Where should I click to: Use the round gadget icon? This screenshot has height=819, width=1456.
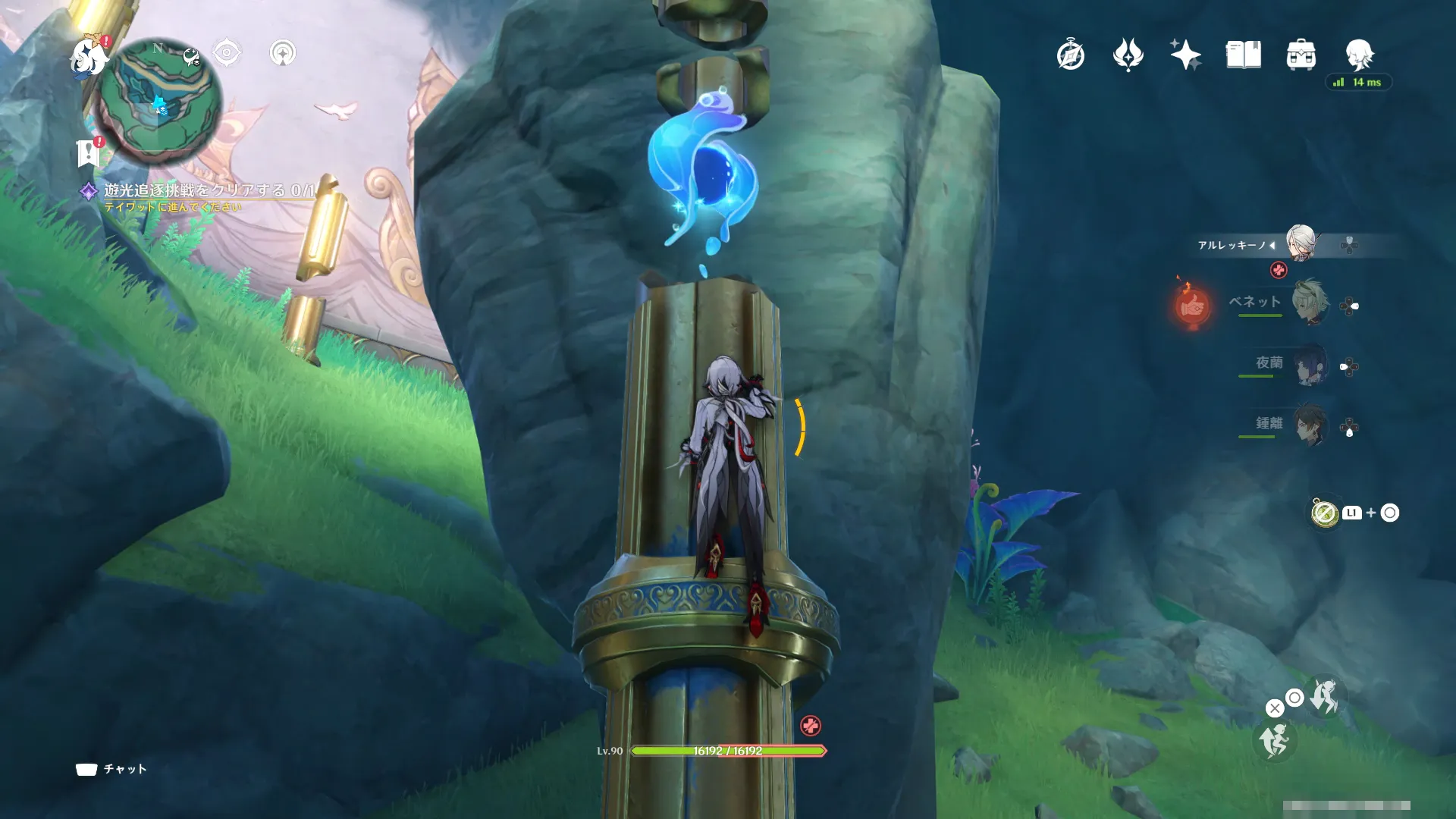click(x=1325, y=513)
